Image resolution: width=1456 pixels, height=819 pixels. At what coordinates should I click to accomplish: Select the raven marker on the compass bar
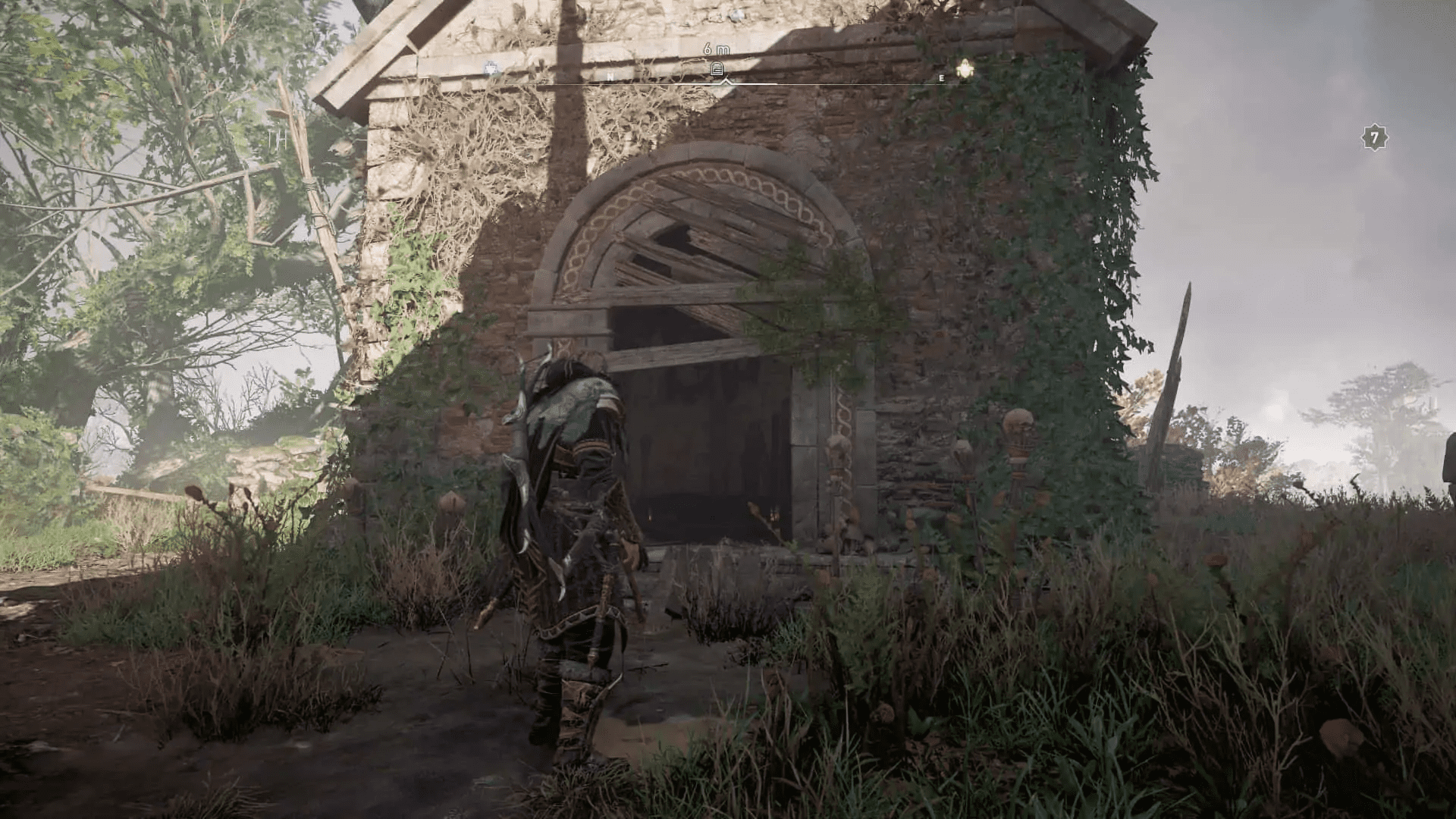coord(491,69)
